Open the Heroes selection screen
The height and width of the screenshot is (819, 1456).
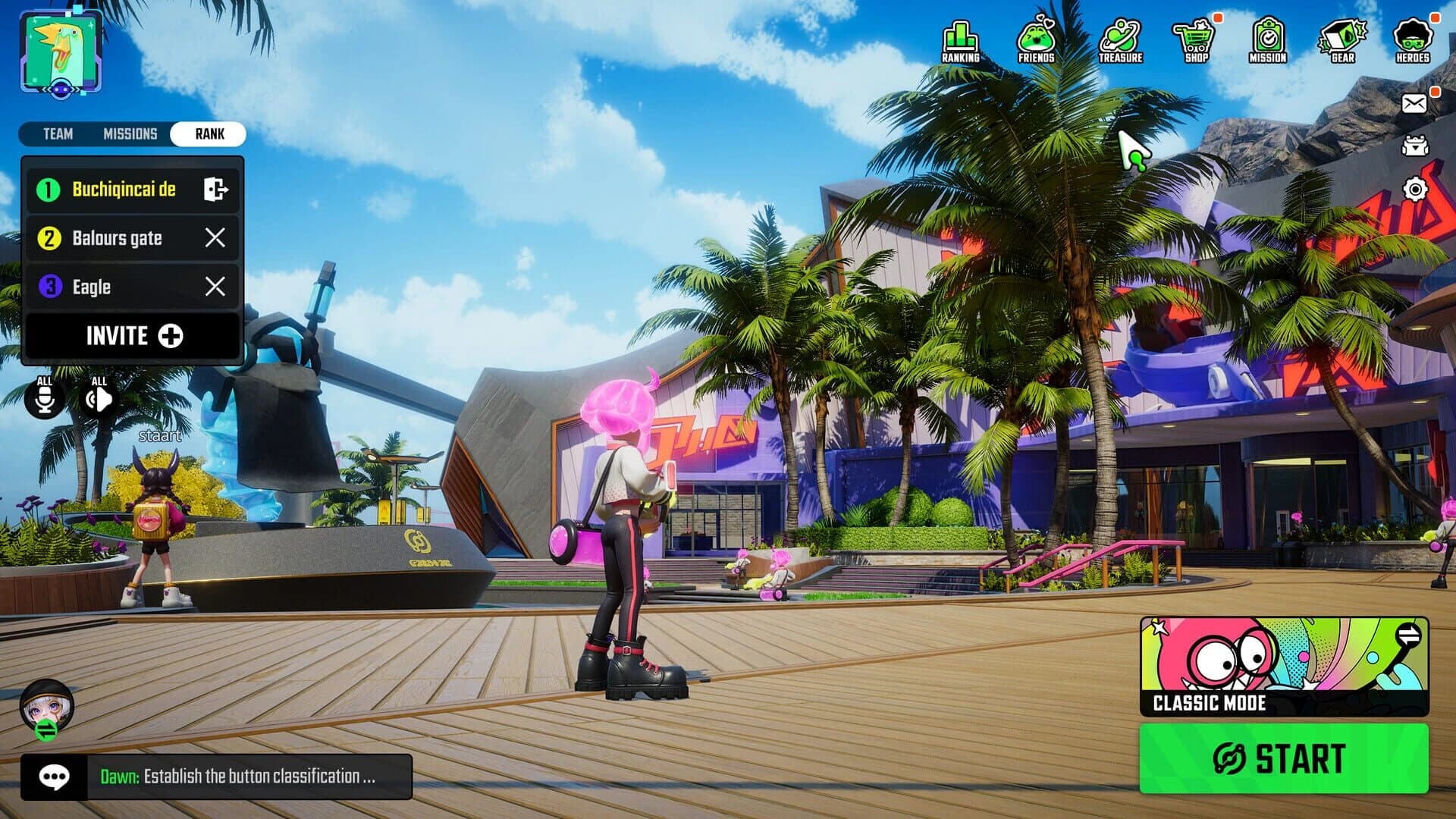[x=1415, y=38]
